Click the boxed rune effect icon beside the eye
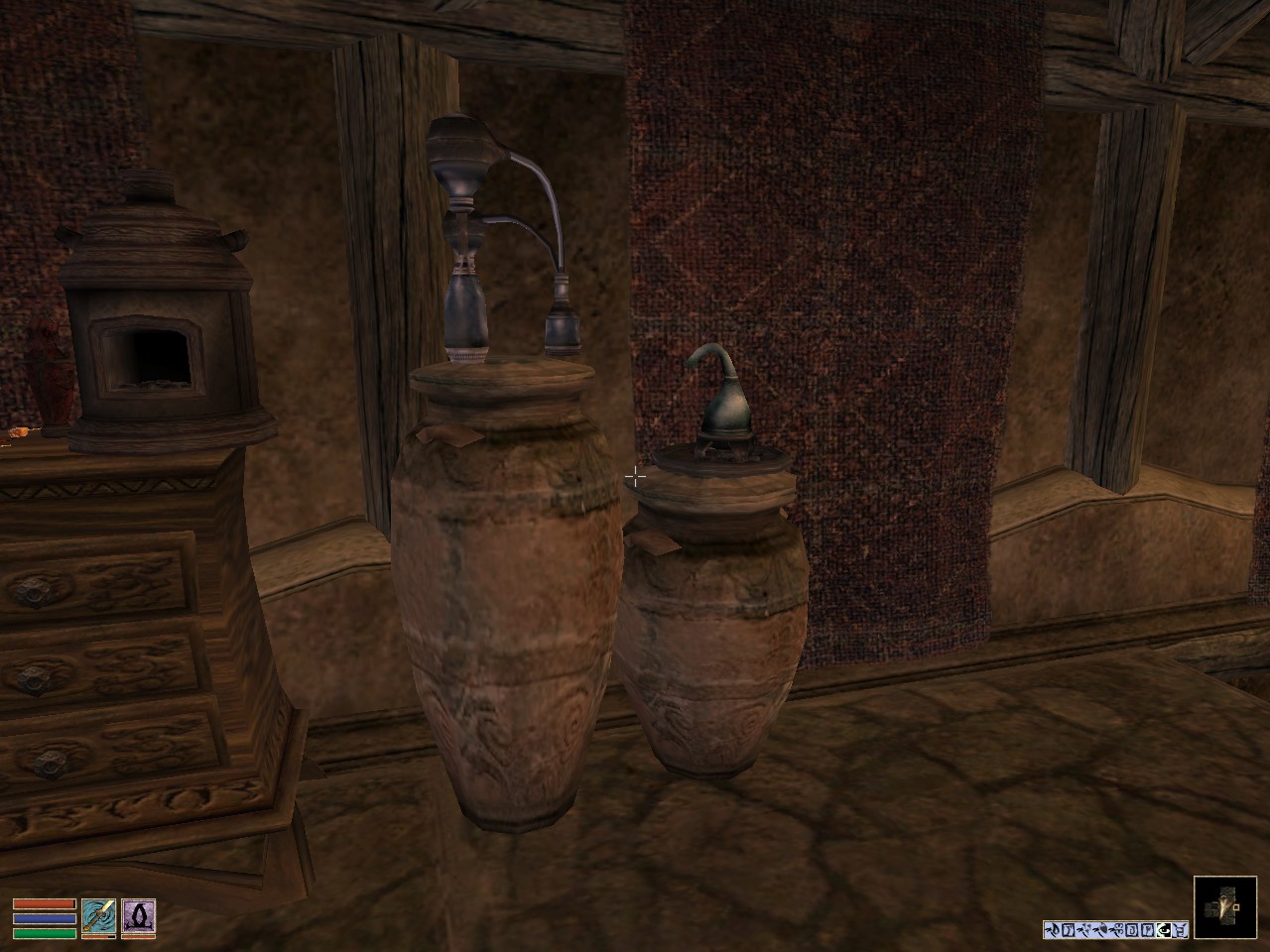The width and height of the screenshot is (1270, 952). point(1149,930)
